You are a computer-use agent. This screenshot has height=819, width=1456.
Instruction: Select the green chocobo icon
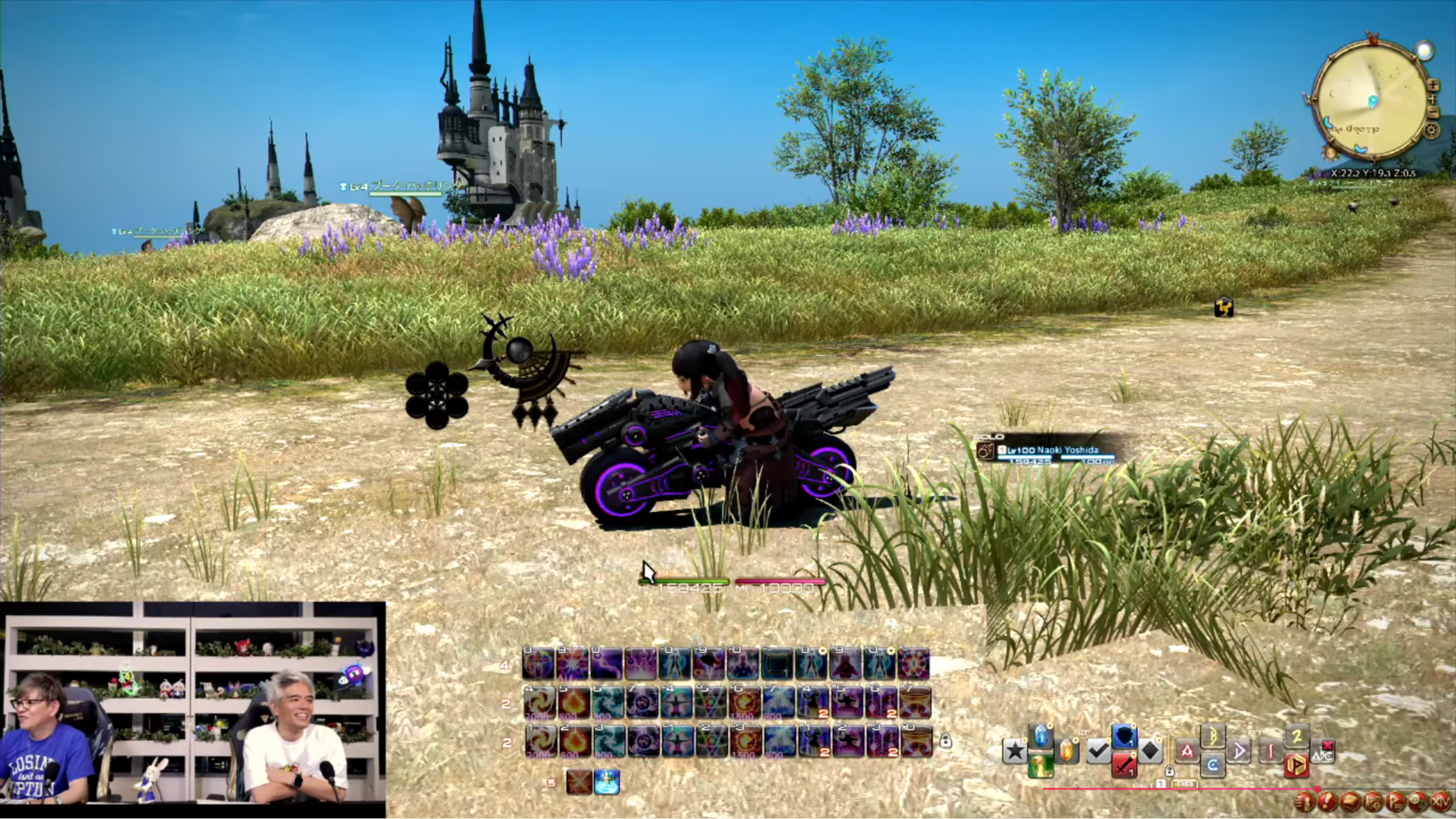1041,766
